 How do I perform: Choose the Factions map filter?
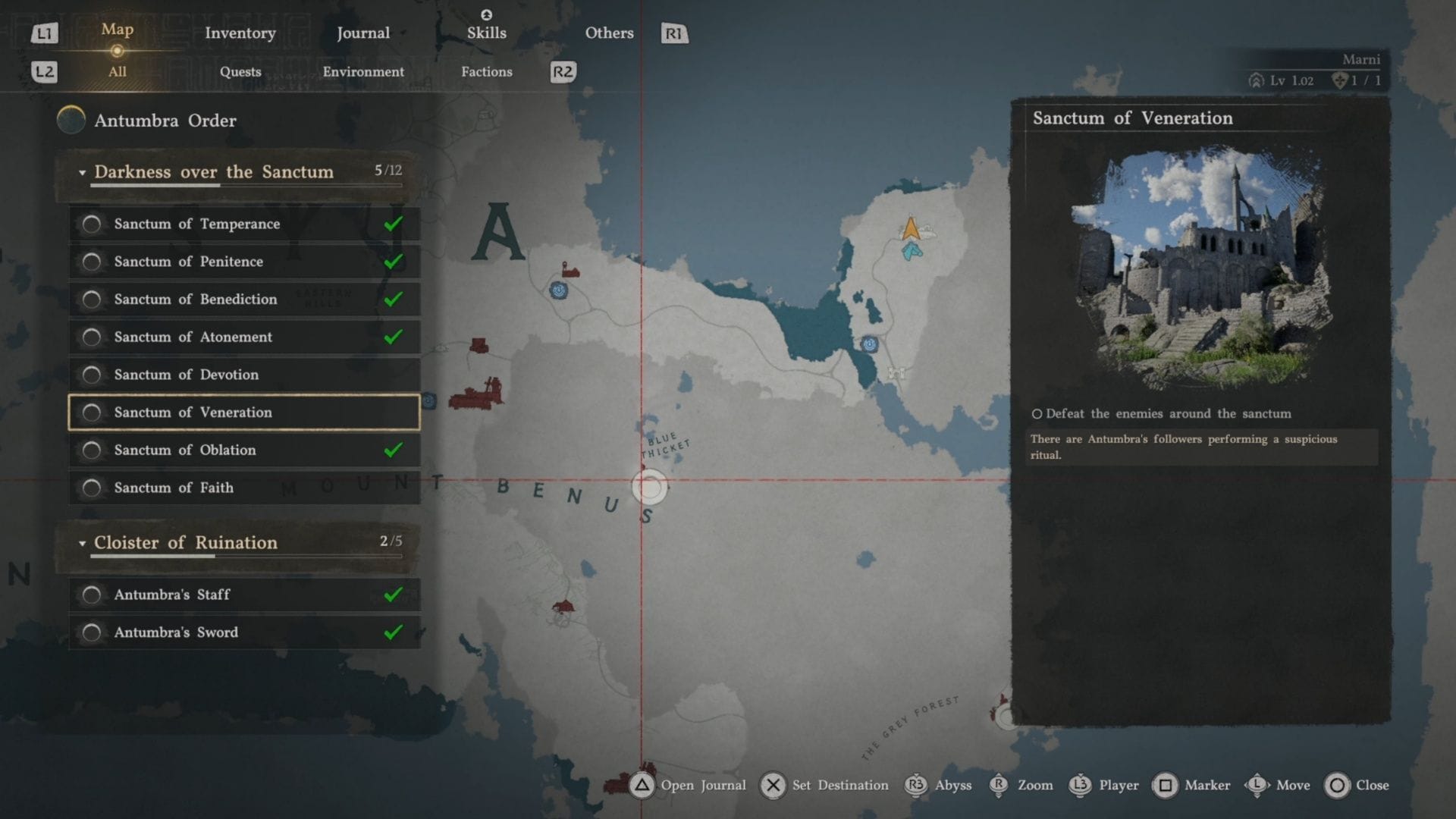486,72
